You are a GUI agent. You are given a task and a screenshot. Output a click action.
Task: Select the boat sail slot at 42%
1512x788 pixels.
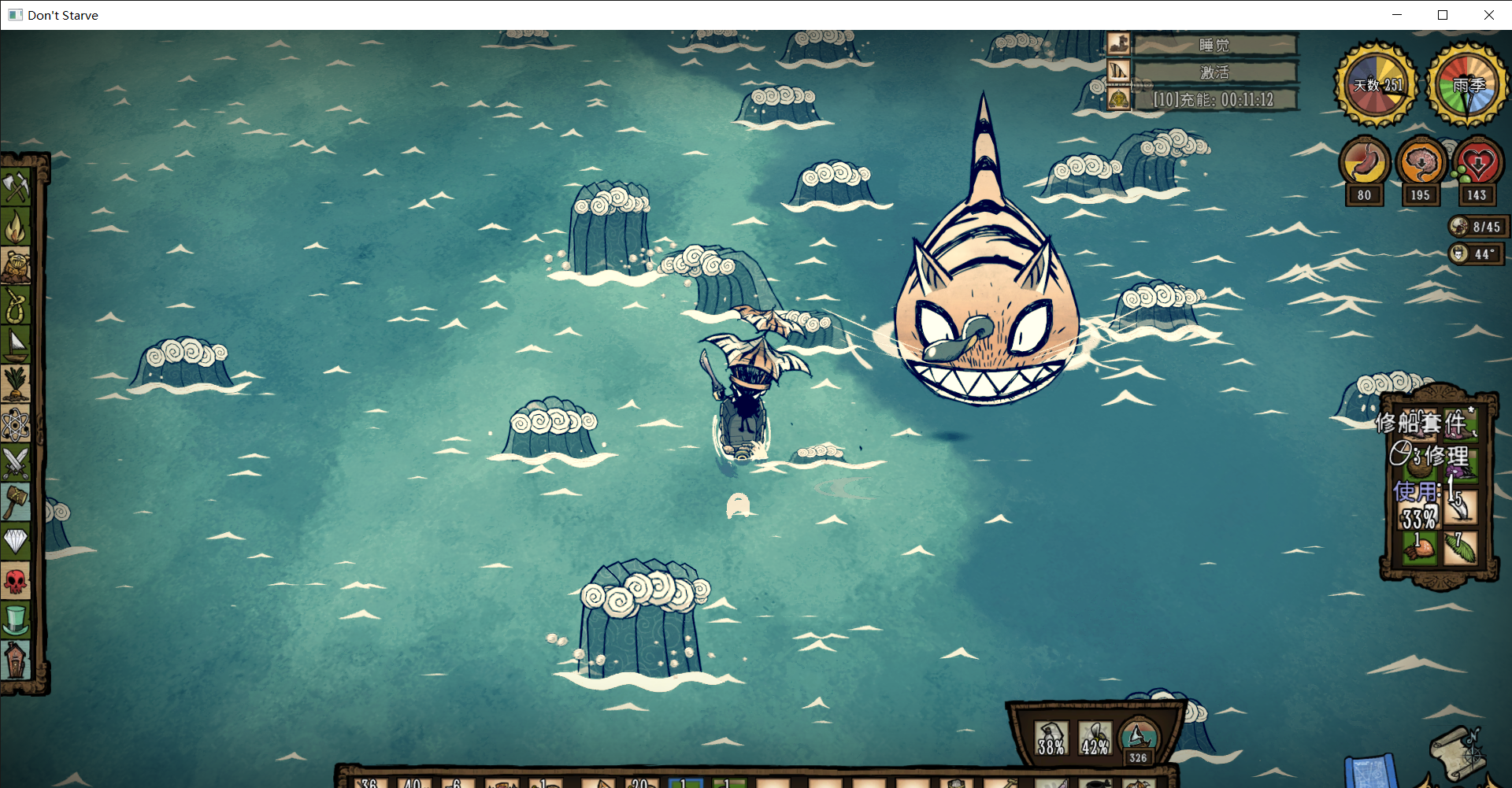[1095, 739]
